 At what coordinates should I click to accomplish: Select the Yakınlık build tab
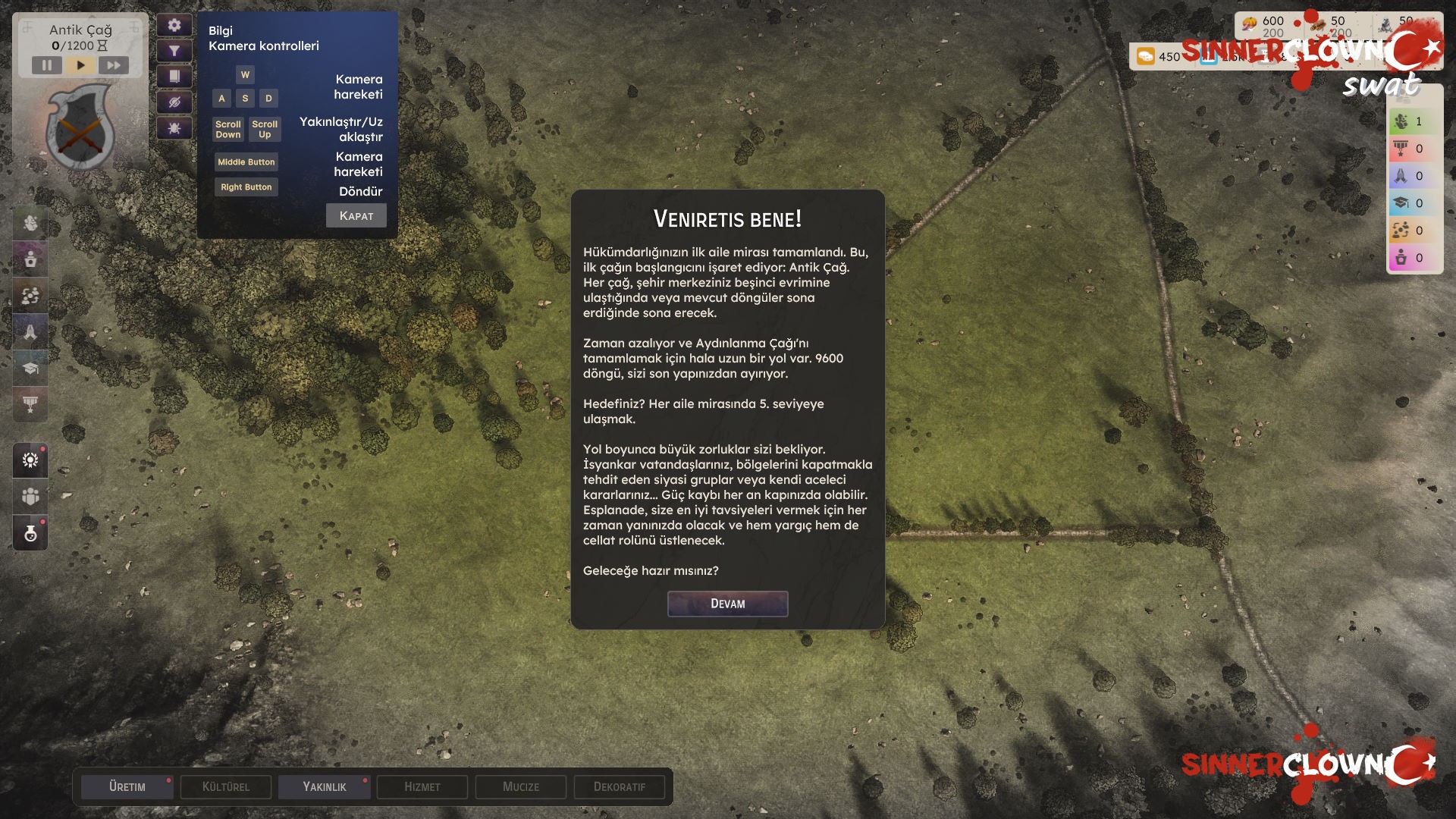(325, 787)
